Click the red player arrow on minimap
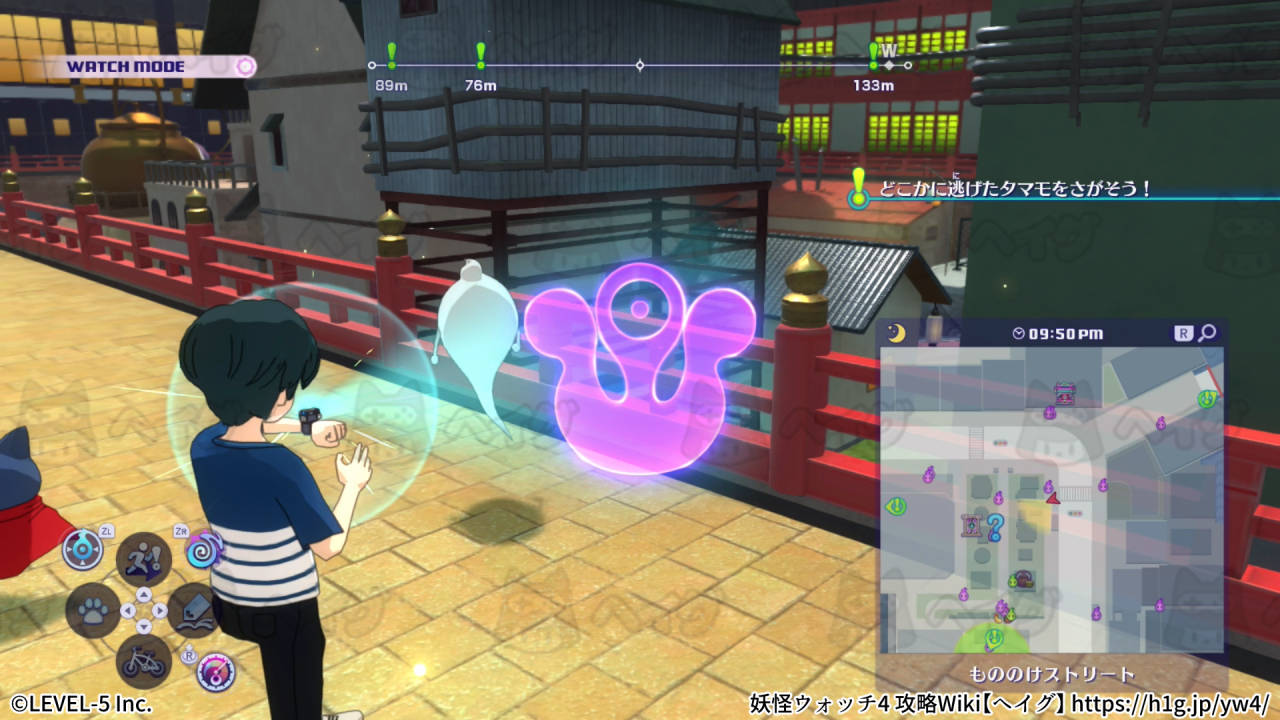 [1051, 496]
